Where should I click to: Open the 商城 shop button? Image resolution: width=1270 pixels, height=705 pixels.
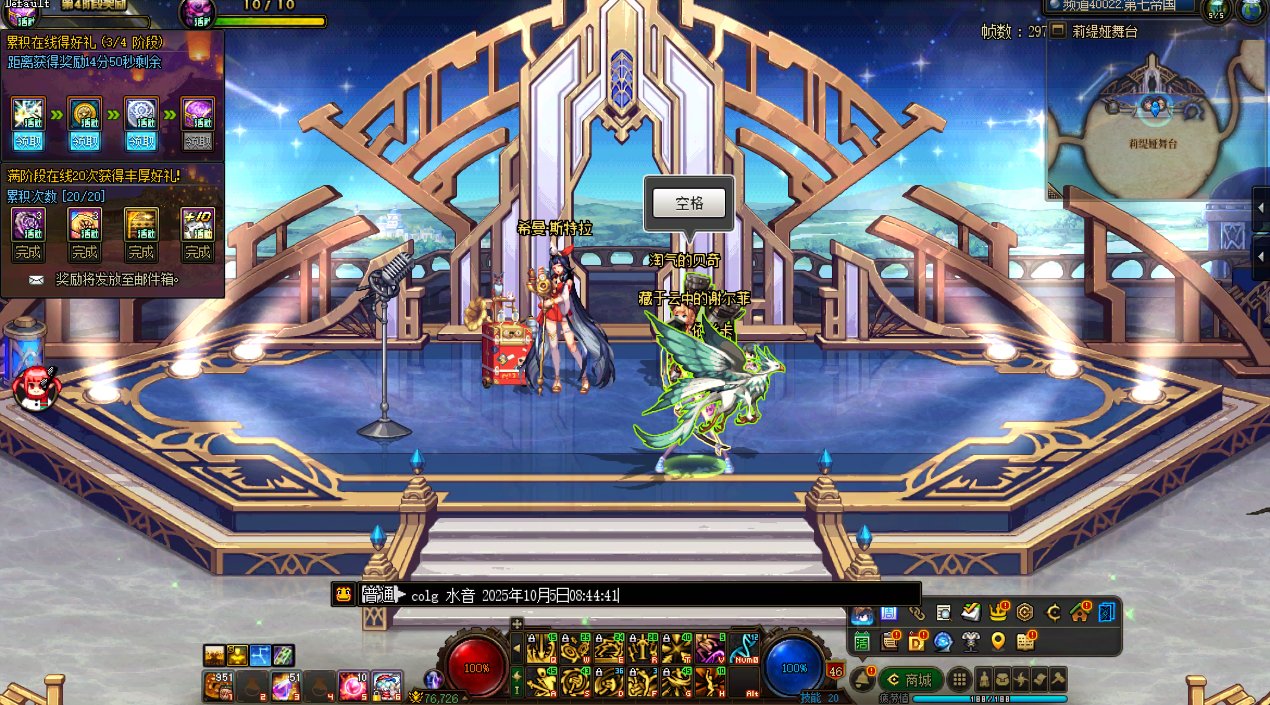point(910,680)
